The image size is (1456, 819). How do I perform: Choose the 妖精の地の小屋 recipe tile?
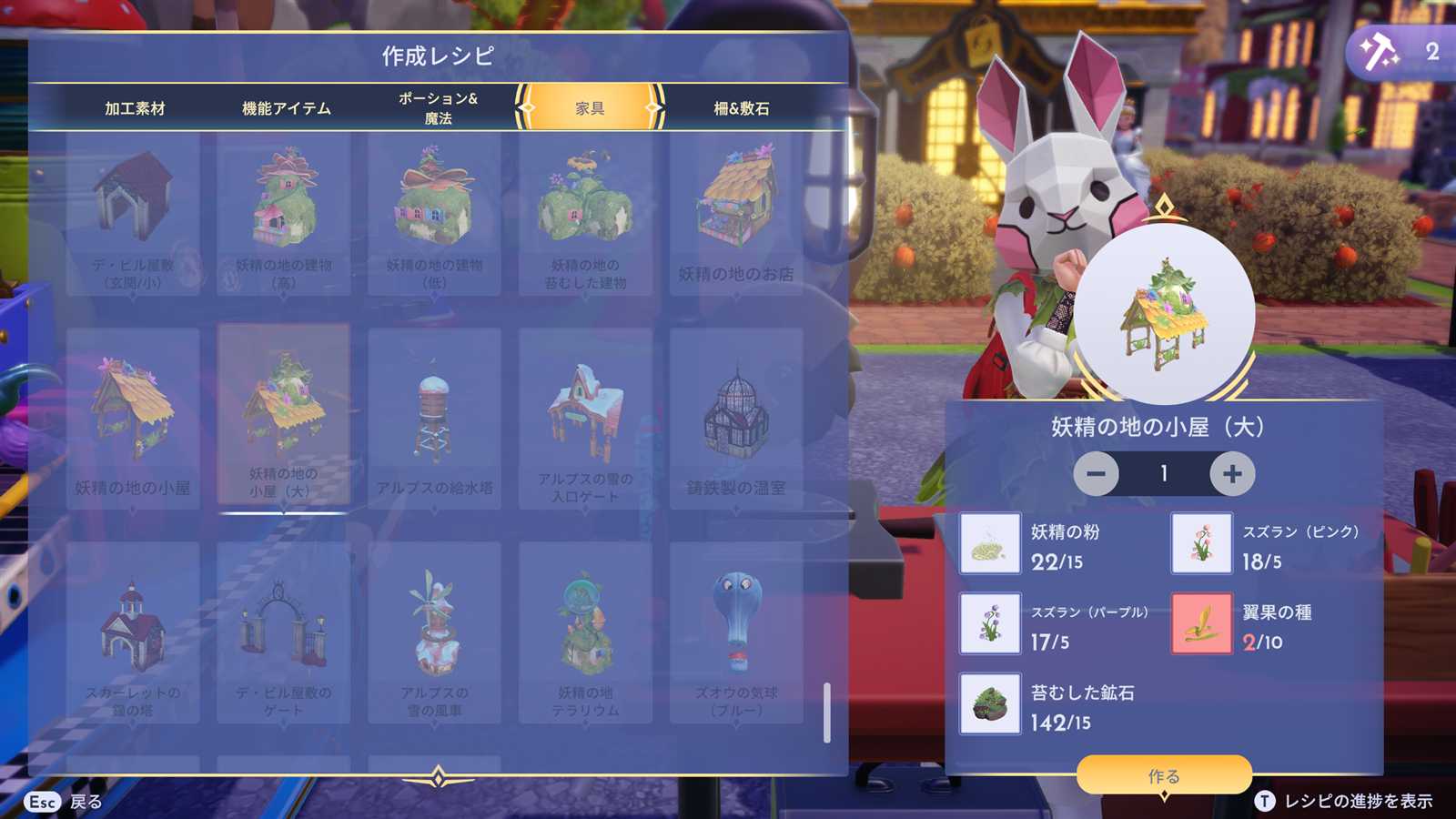click(x=133, y=419)
